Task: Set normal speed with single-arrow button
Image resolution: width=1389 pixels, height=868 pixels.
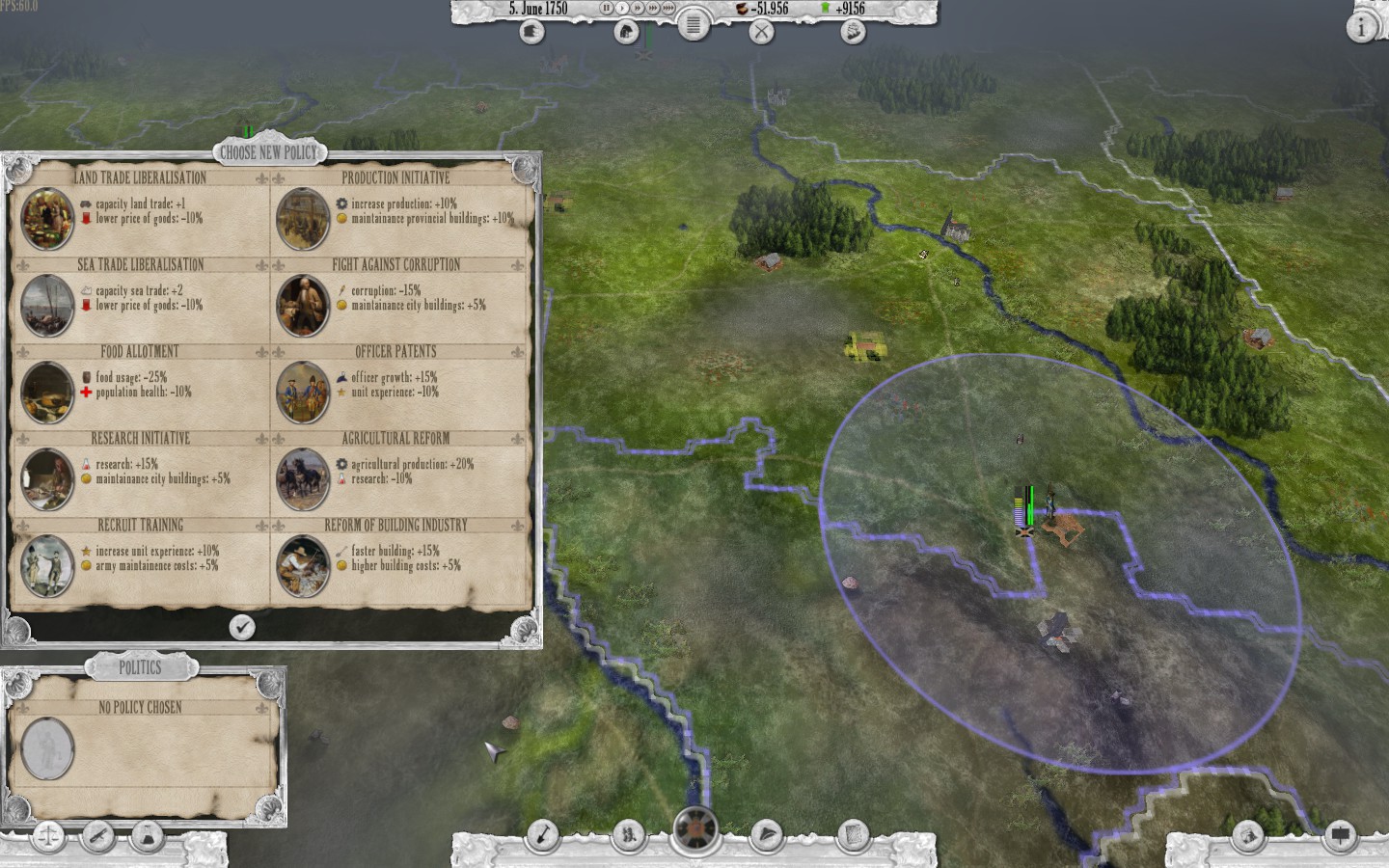Action: click(x=621, y=9)
